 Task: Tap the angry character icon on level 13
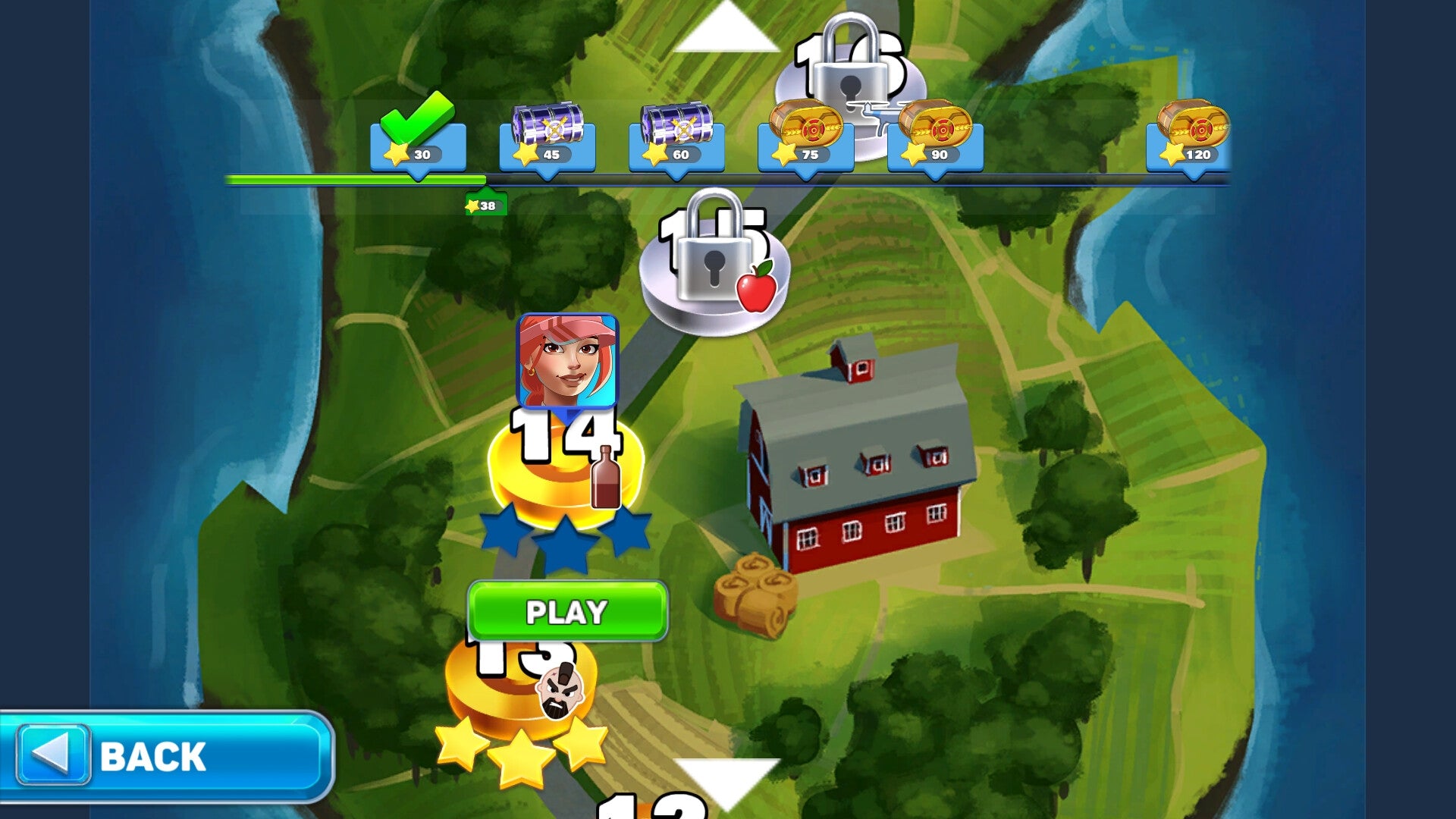[561, 692]
